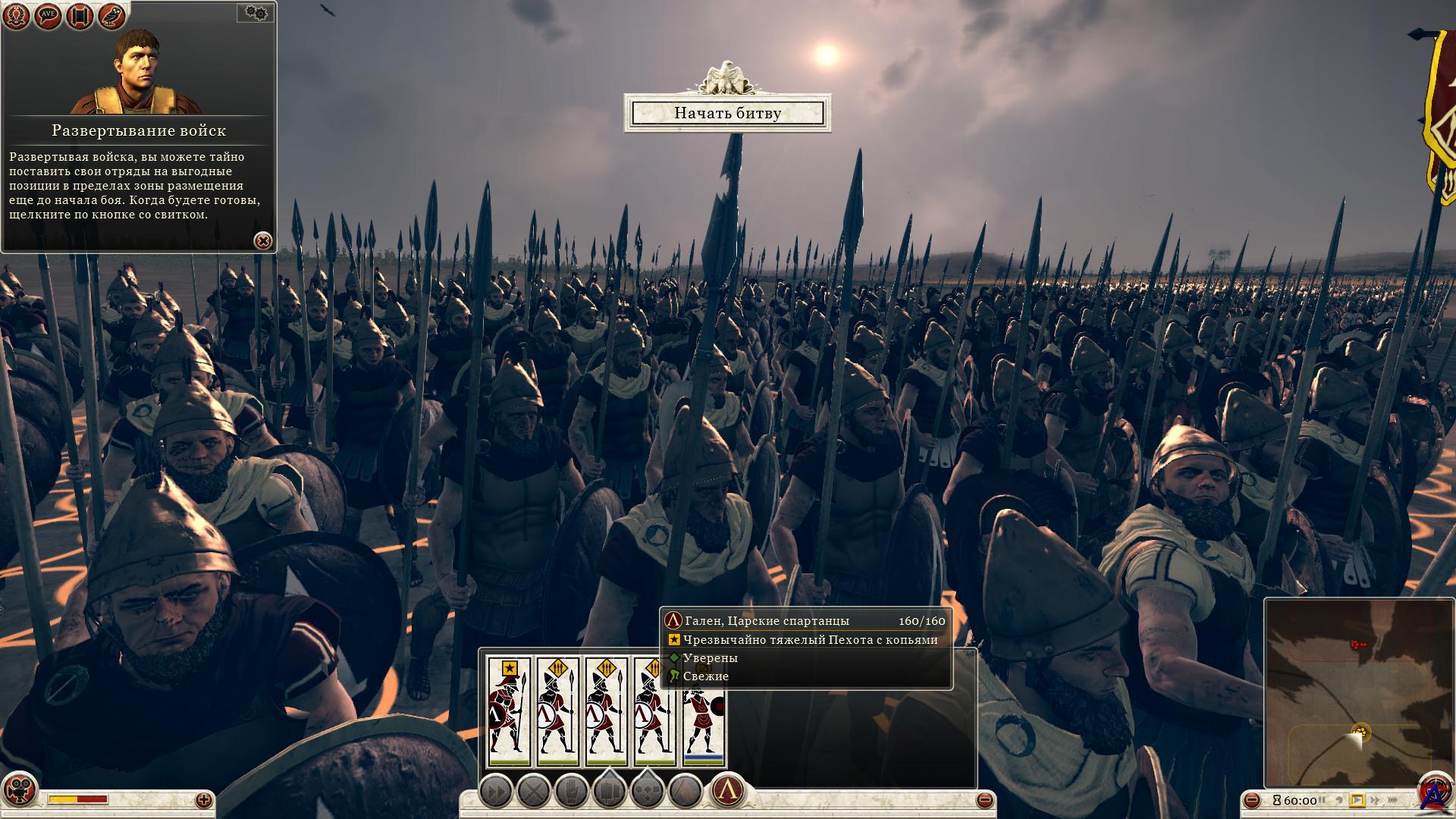Viewport: 1456px width, 819px height.
Task: Open the scroll icon in the top bar
Action: [x=80, y=17]
